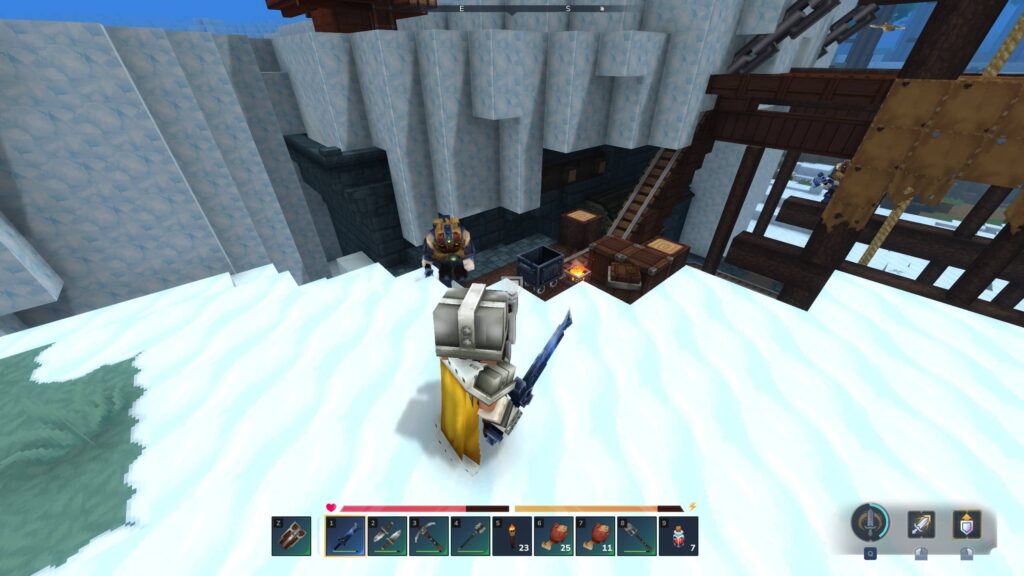This screenshot has width=1024, height=576.
Task: Select the blue sword in hotbar slot 1
Action: point(345,536)
